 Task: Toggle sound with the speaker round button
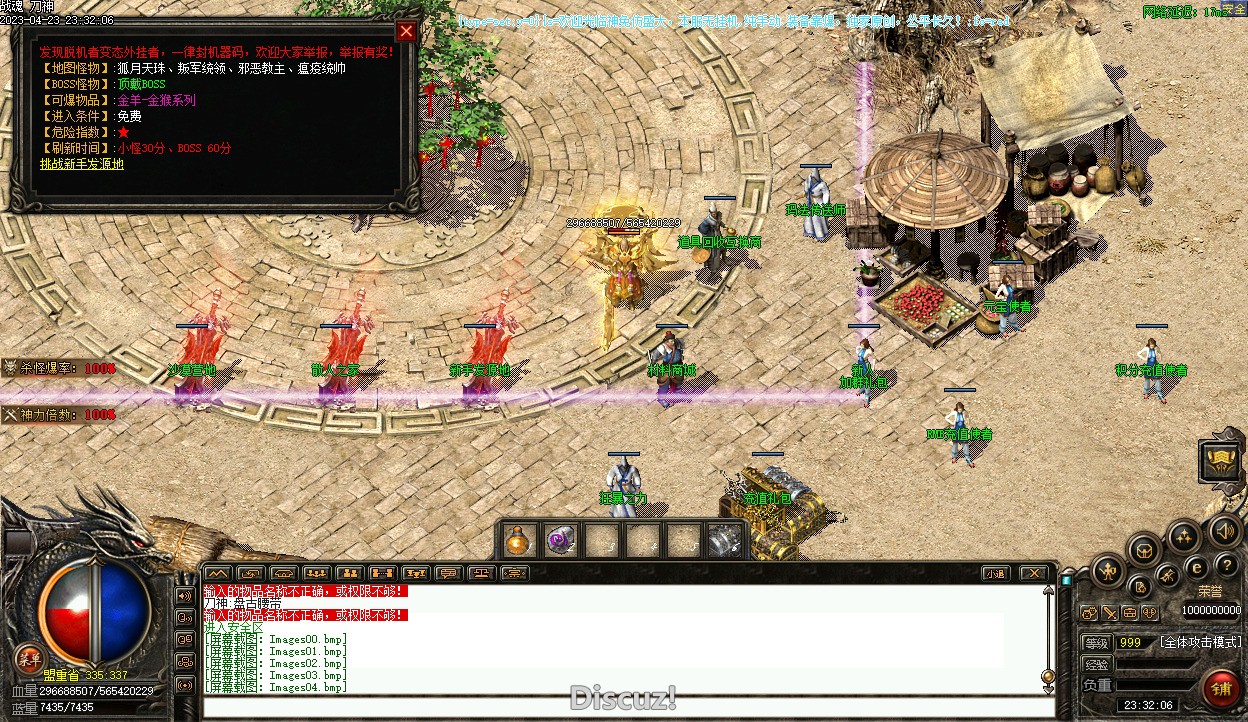(1225, 530)
